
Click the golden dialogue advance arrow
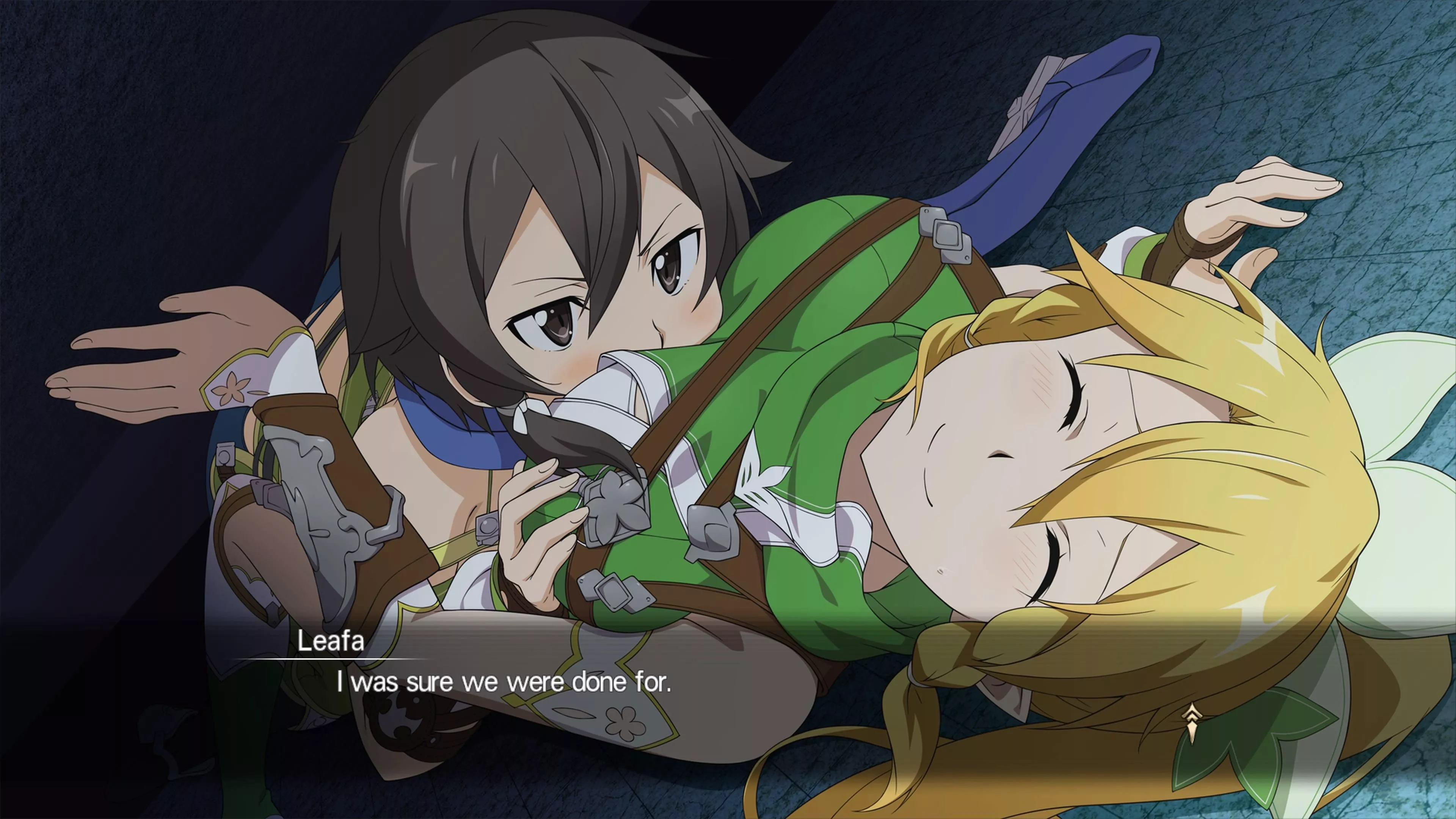(1191, 723)
